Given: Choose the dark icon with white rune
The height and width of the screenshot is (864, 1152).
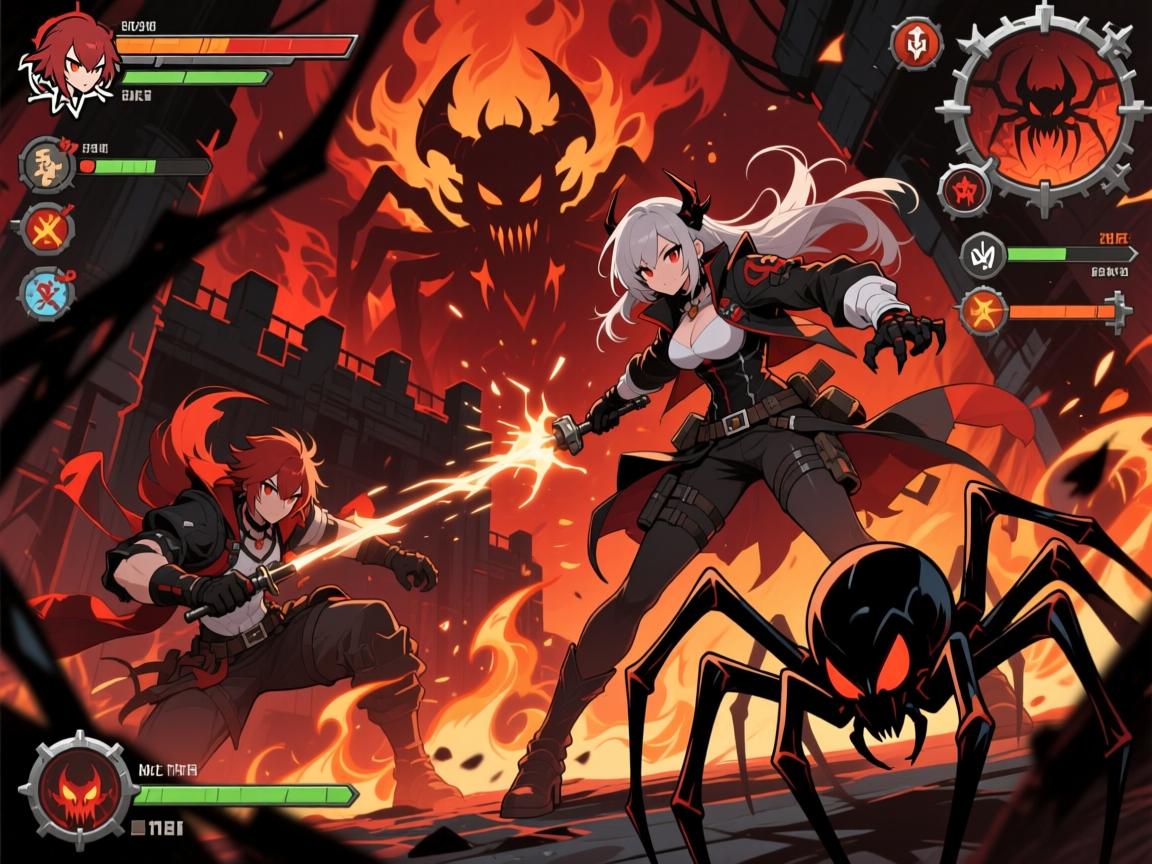Looking at the screenshot, I should click(x=983, y=254).
